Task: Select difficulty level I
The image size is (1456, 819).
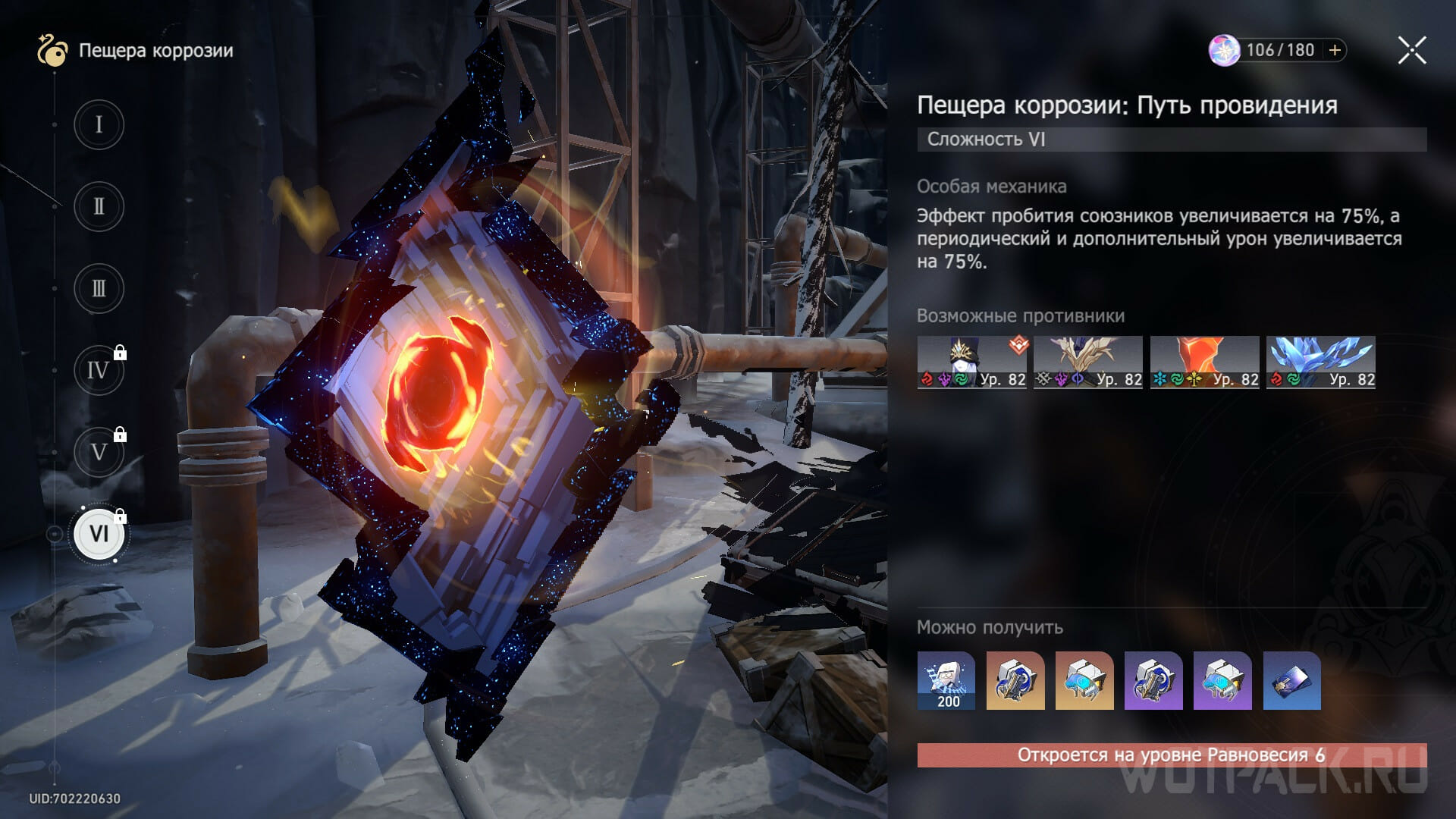Action: pos(99,124)
